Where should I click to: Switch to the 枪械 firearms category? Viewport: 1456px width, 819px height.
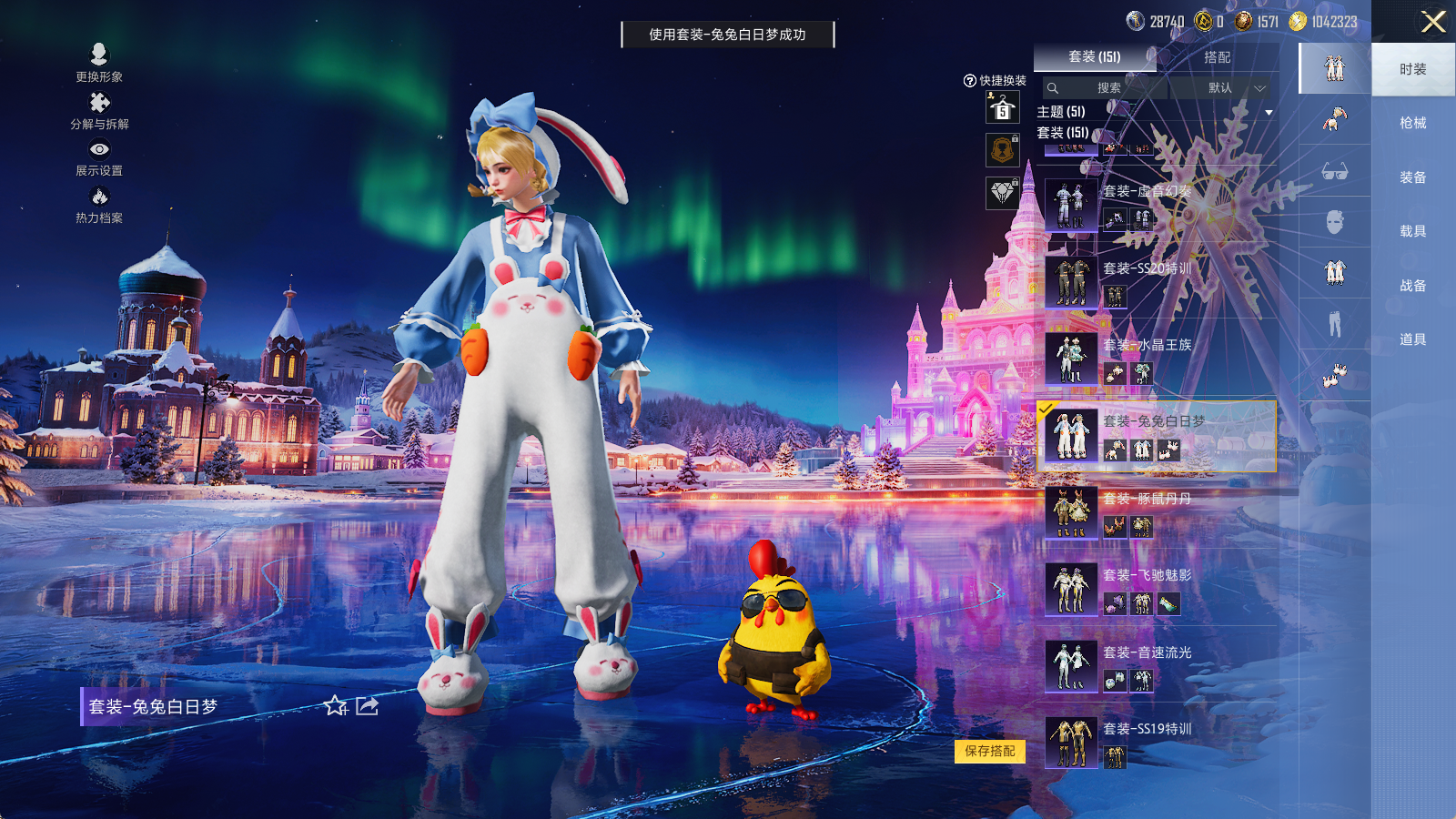tap(1412, 123)
